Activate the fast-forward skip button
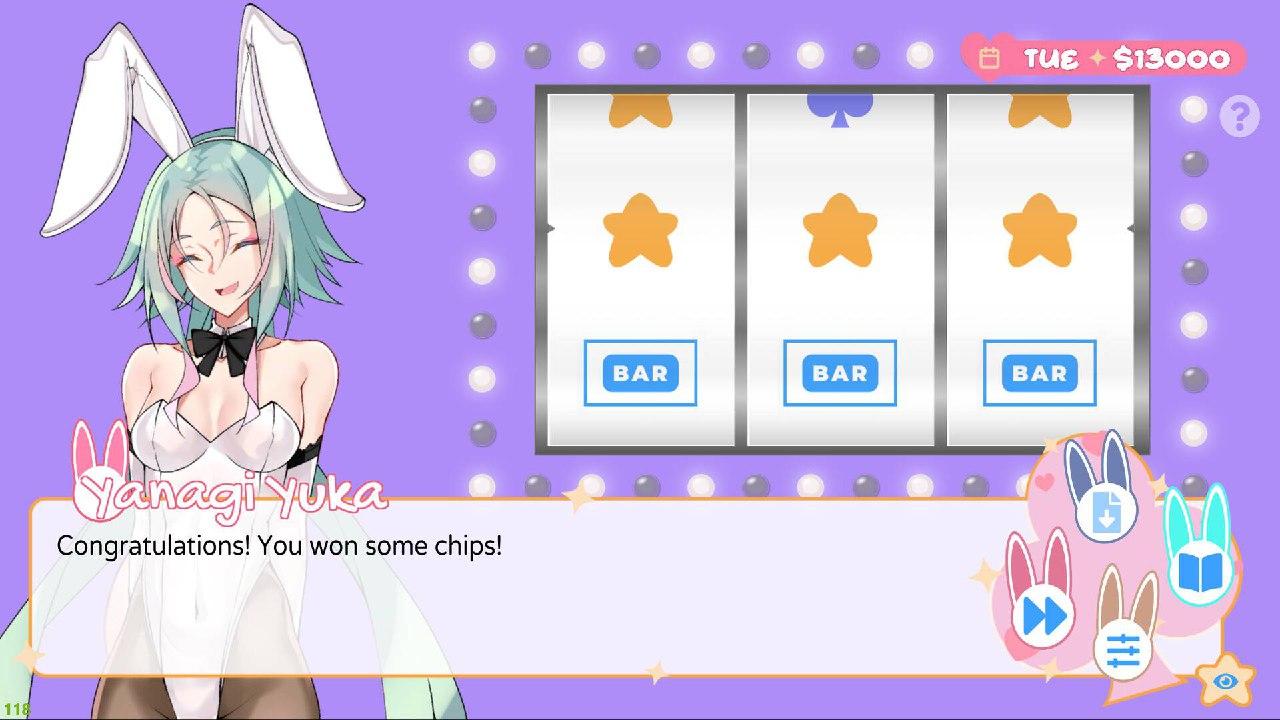The height and width of the screenshot is (720, 1280). pyautogui.click(x=1043, y=614)
